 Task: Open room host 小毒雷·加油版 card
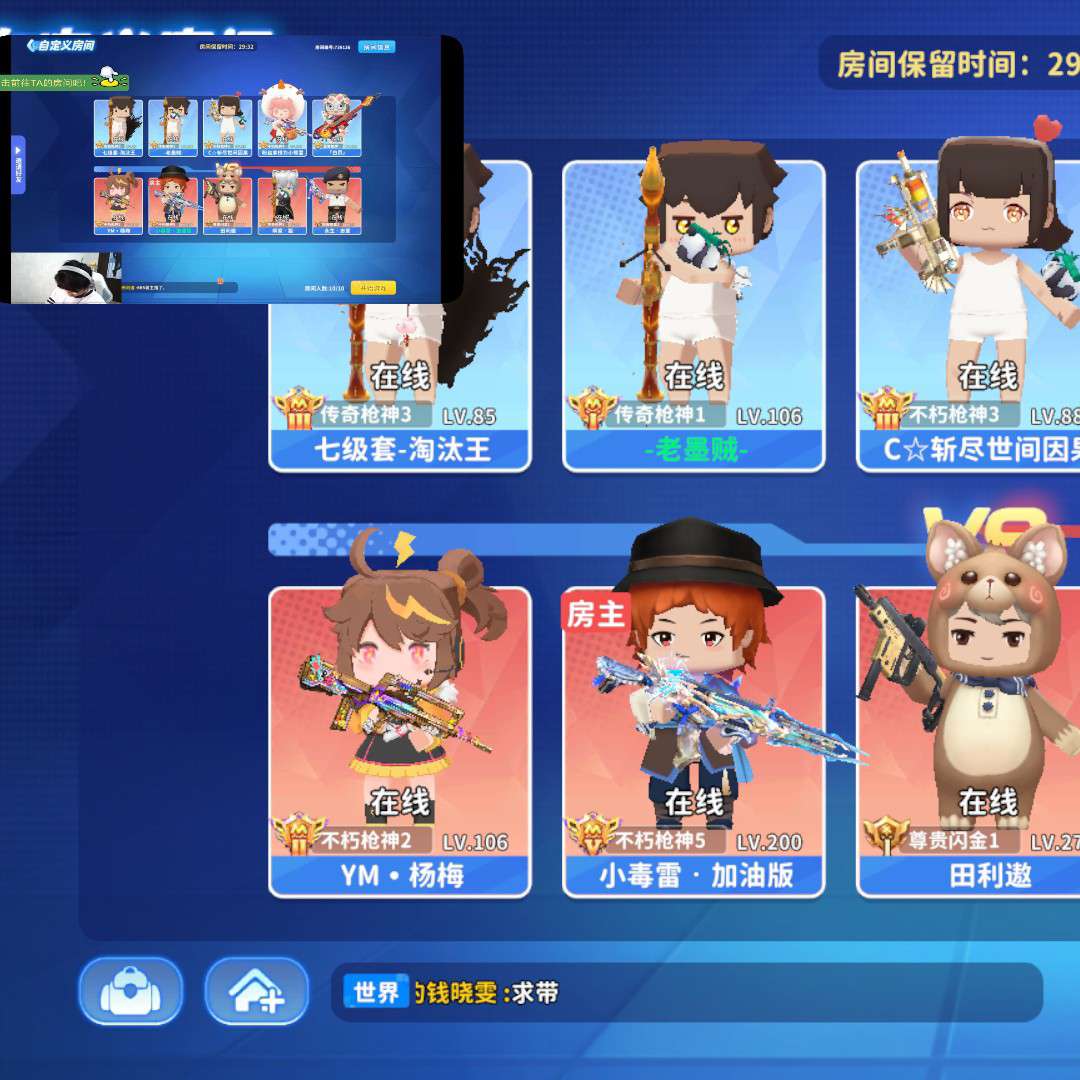[693, 740]
